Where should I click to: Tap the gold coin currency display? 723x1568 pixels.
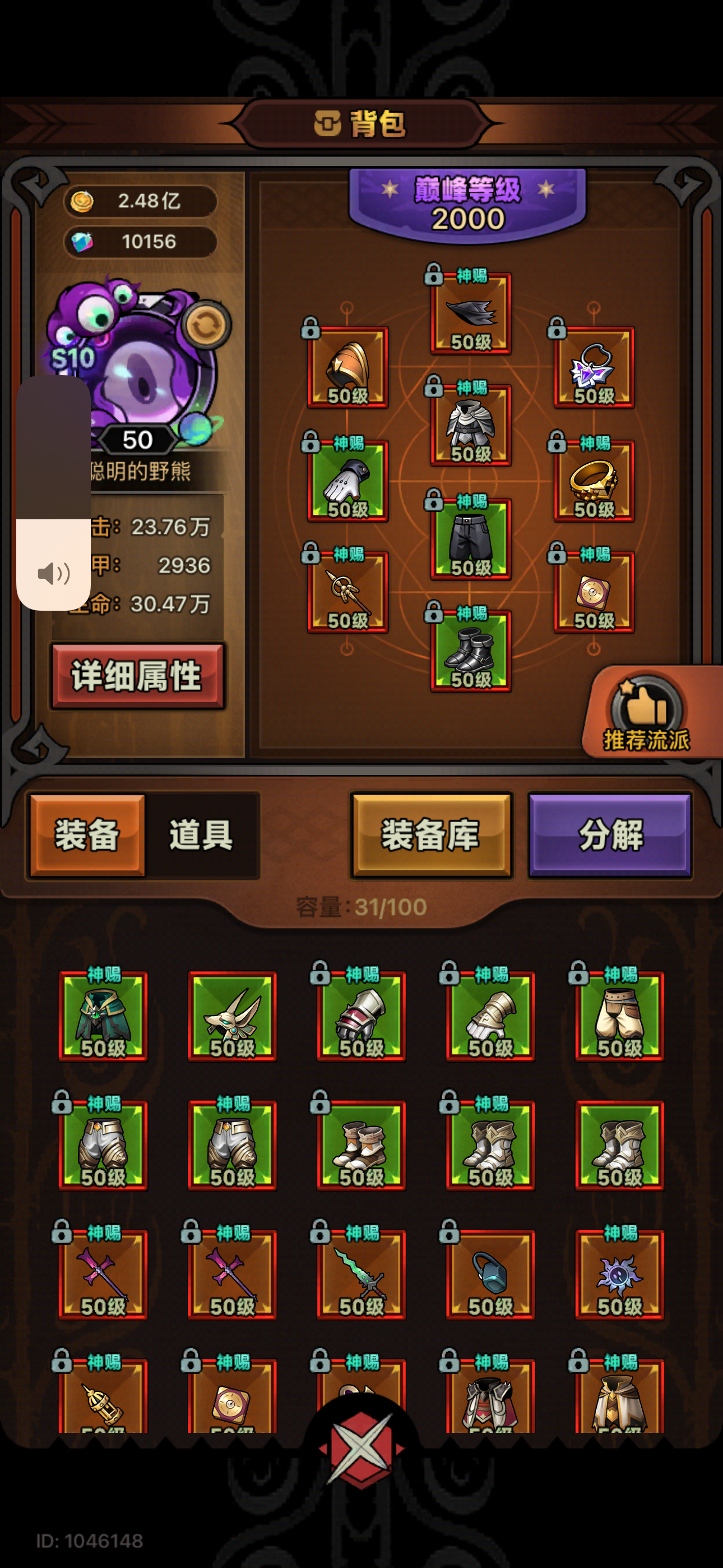(140, 201)
